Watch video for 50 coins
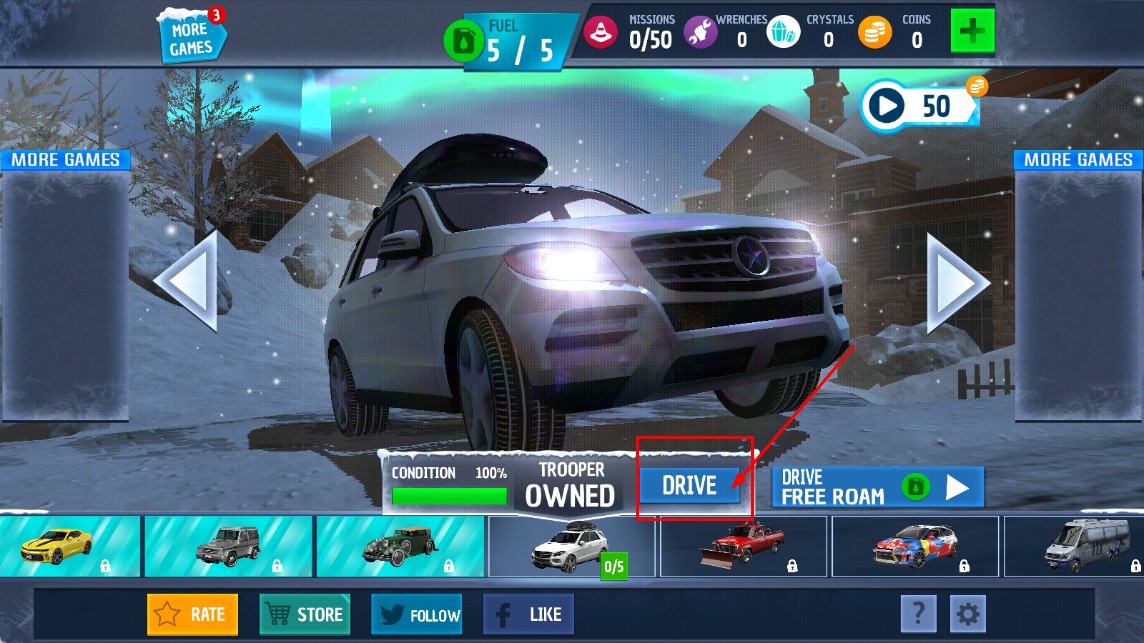The image size is (1144, 643). [919, 105]
